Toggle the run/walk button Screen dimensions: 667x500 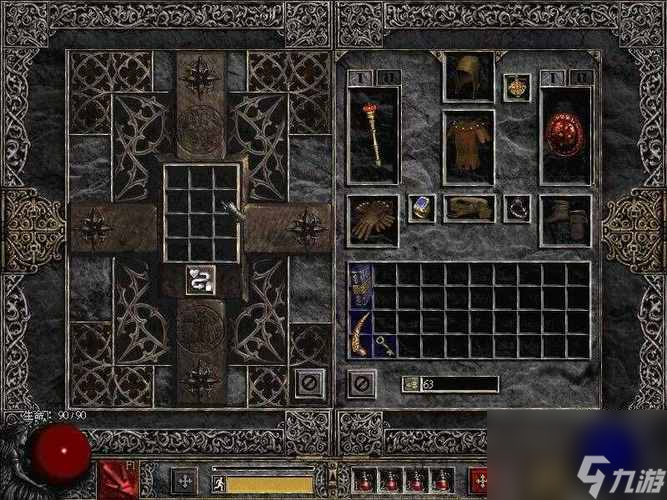[x=217, y=484]
